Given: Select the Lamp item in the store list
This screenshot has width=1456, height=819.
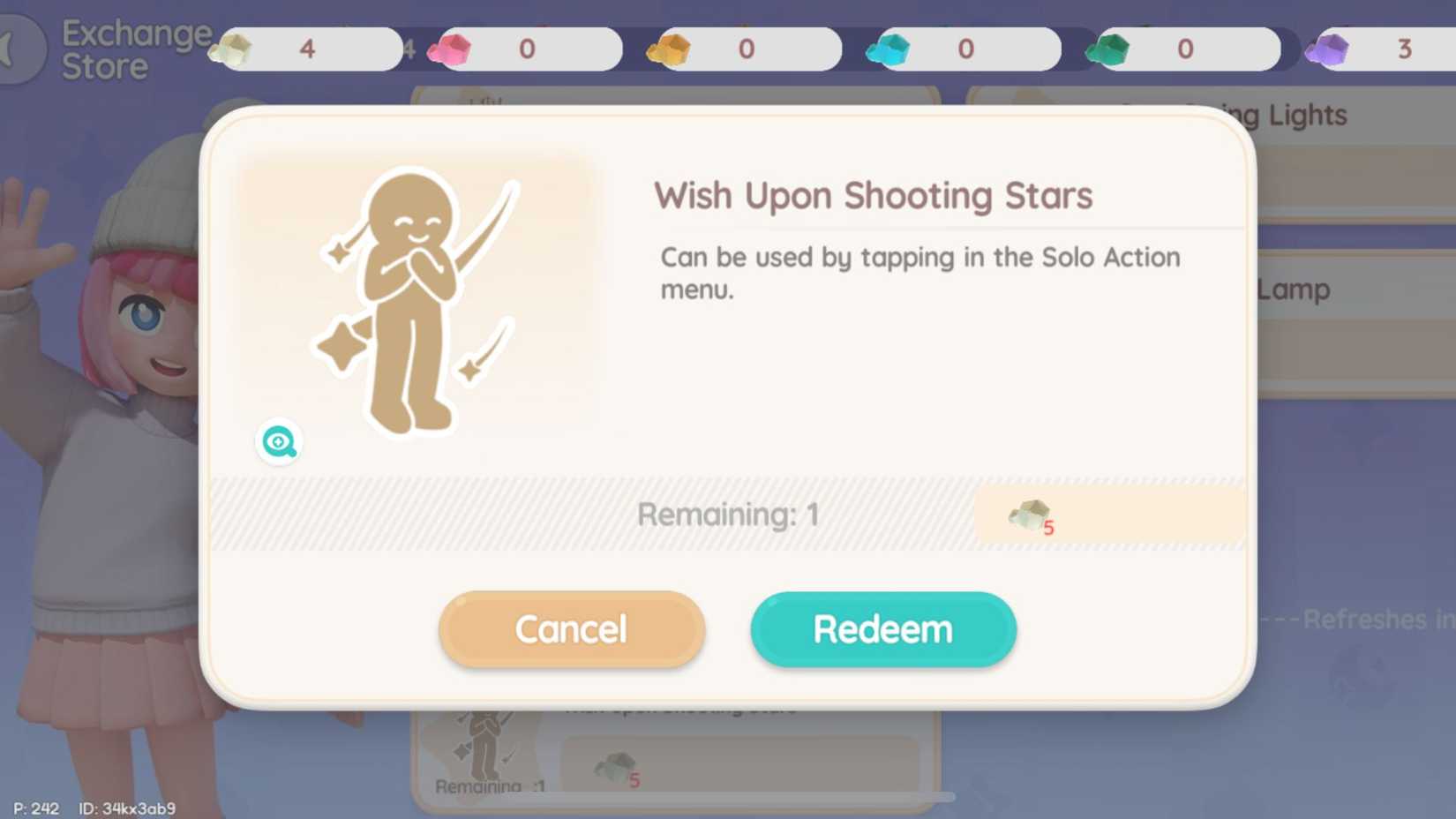Looking at the screenshot, I should pyautogui.click(x=1294, y=289).
